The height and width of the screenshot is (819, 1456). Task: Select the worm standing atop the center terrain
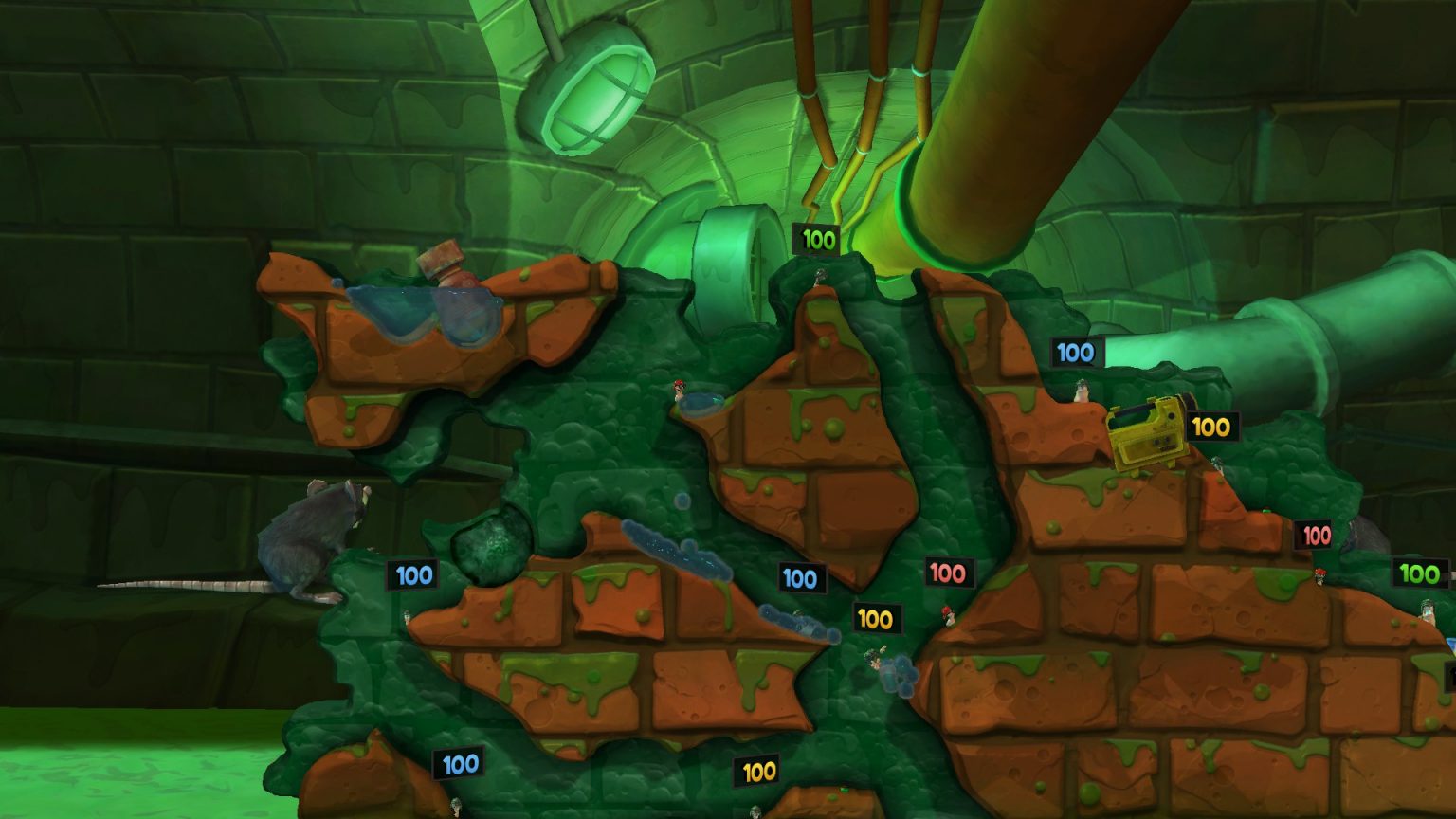[819, 277]
